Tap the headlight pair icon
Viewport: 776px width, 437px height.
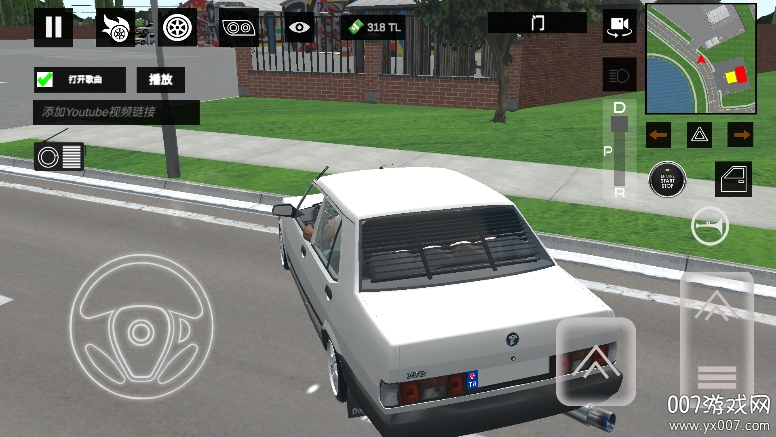point(239,27)
